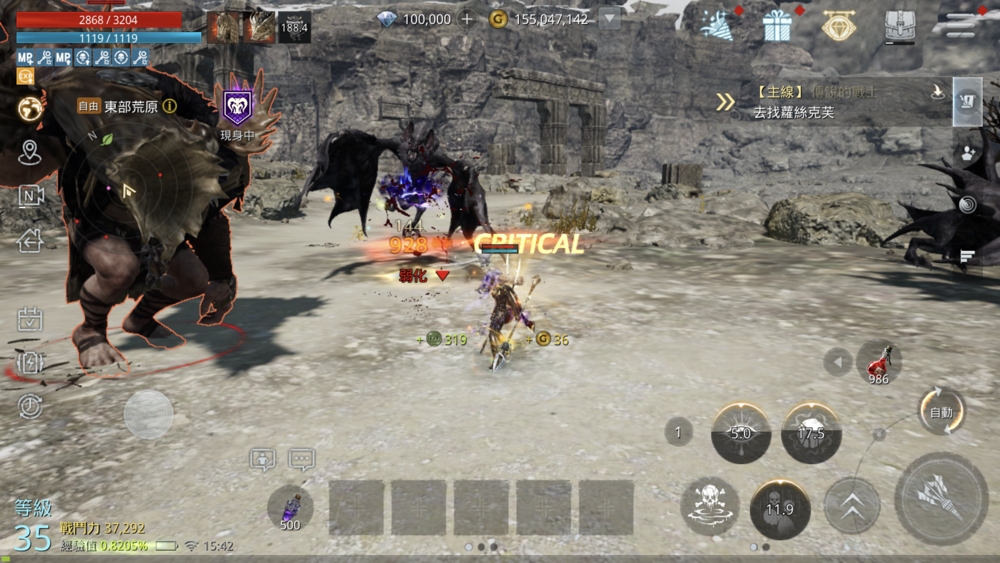Click the return-home house icon
The image size is (1000, 563).
pos(30,240)
